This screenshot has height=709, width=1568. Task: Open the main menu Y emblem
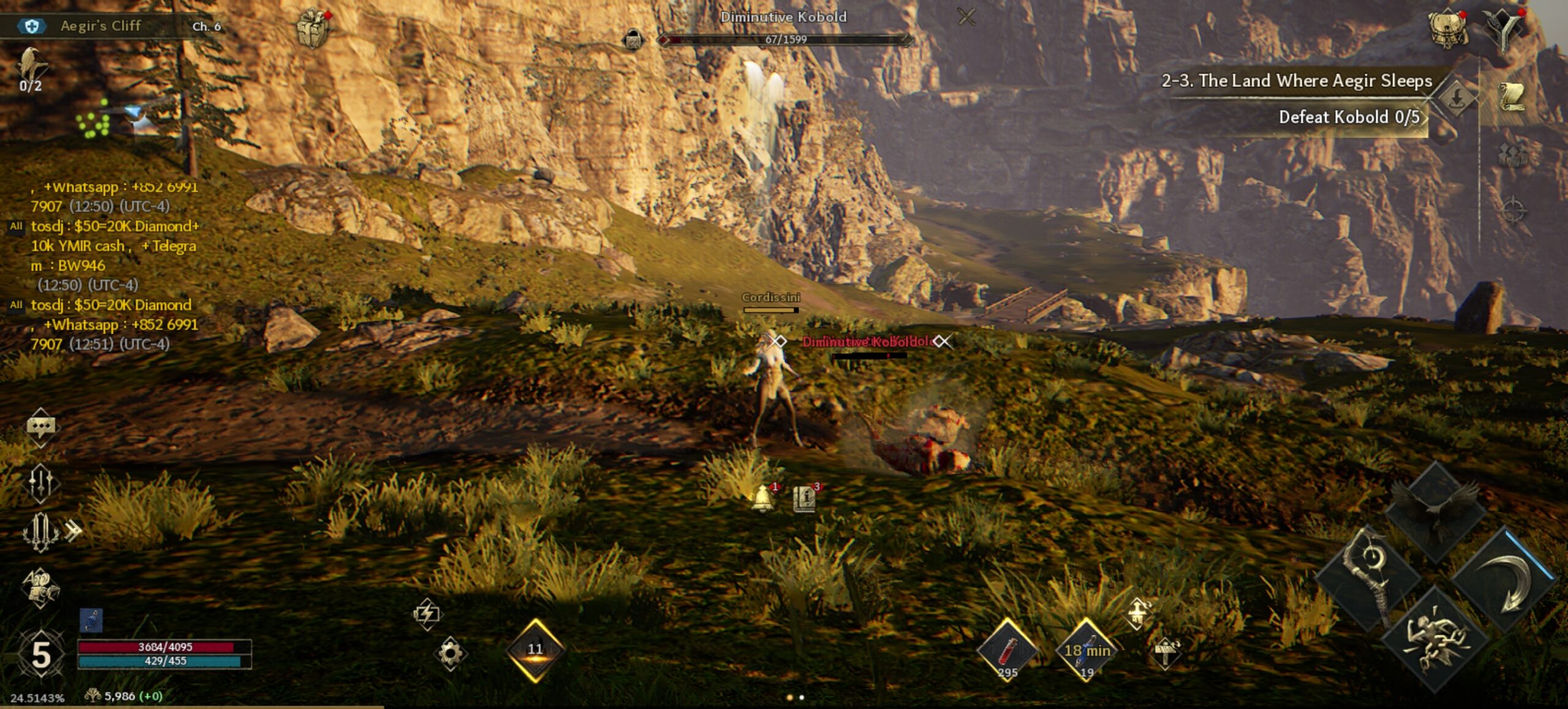pos(1504,28)
